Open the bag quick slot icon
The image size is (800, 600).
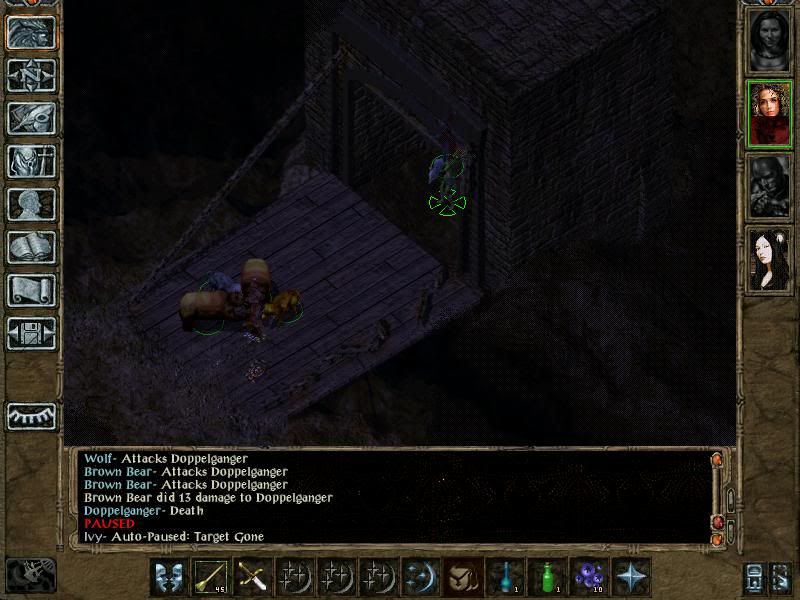click(463, 577)
